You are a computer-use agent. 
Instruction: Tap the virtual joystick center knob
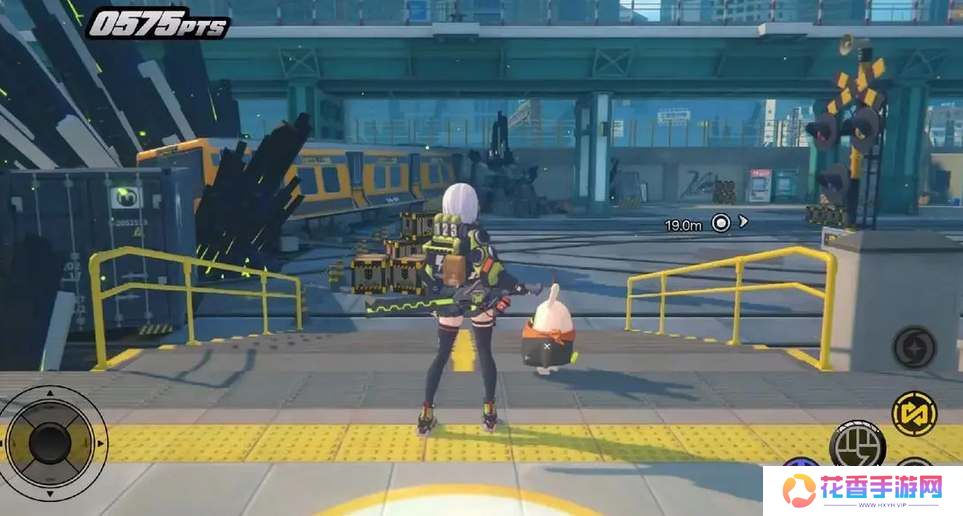pos(50,440)
